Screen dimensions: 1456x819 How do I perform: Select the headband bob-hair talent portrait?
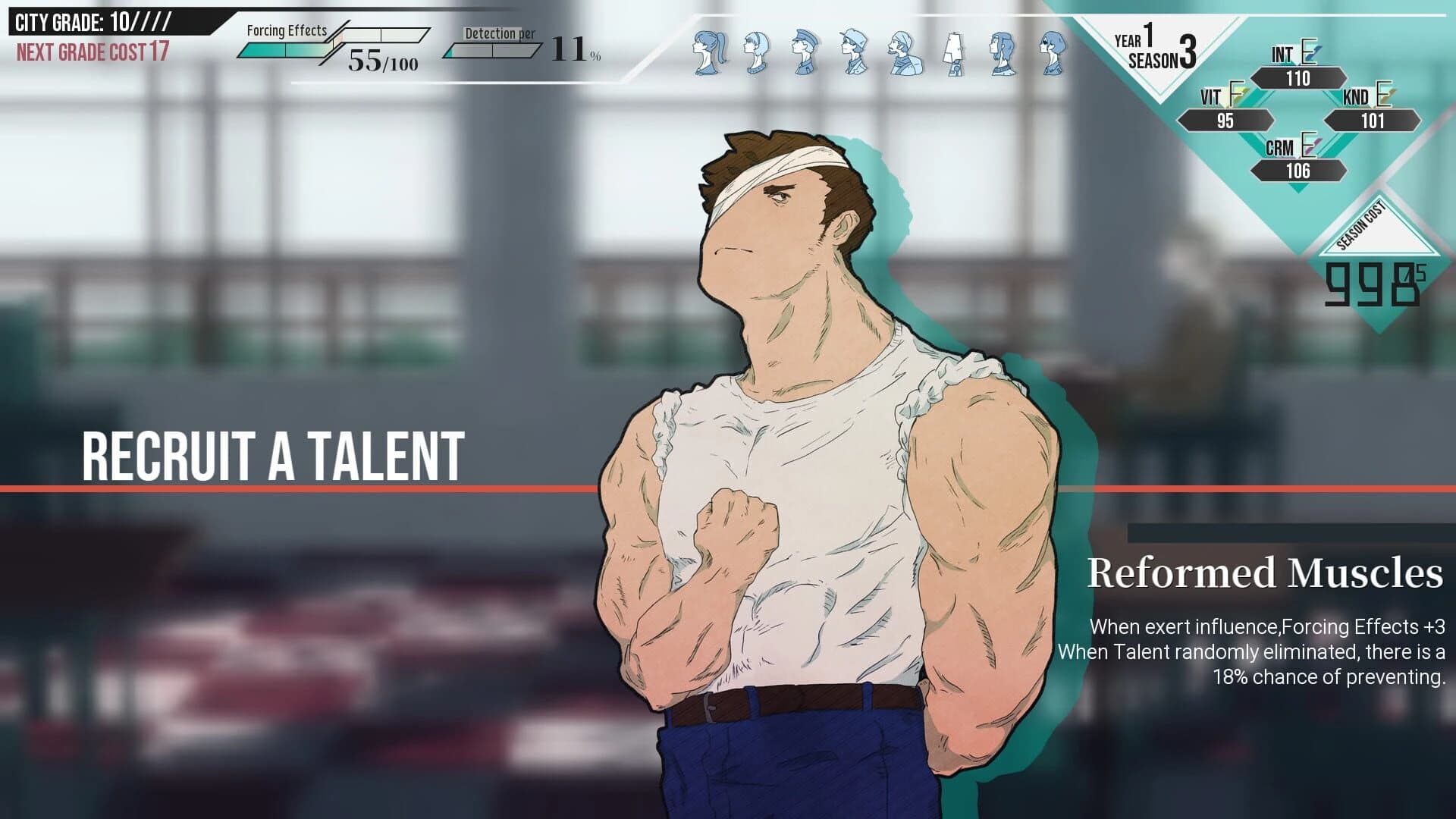[x=756, y=52]
